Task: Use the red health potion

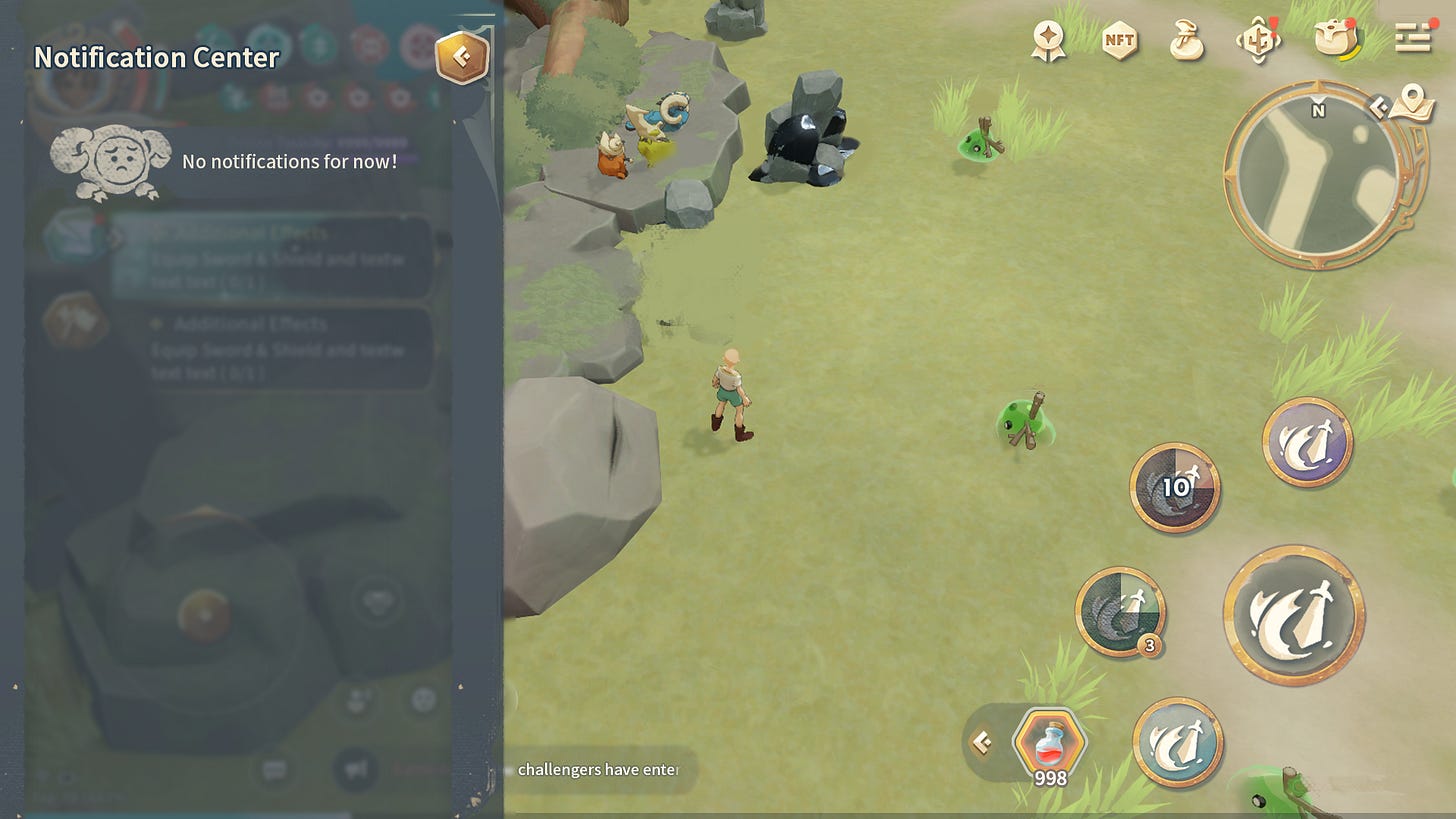Action: 1049,743
